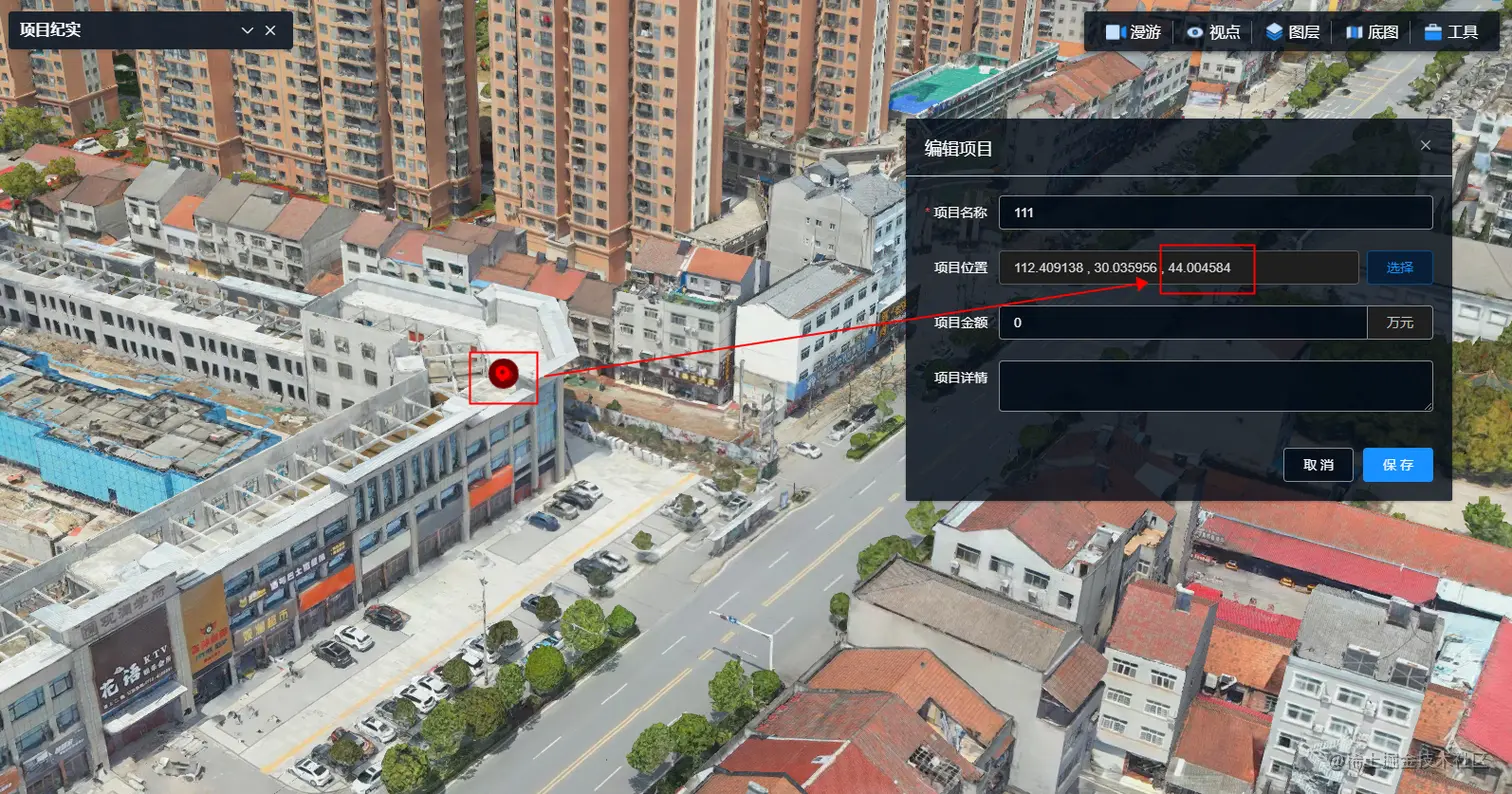The image size is (1512, 794).
Task: Open the 漫游 roaming tool
Action: (1133, 32)
